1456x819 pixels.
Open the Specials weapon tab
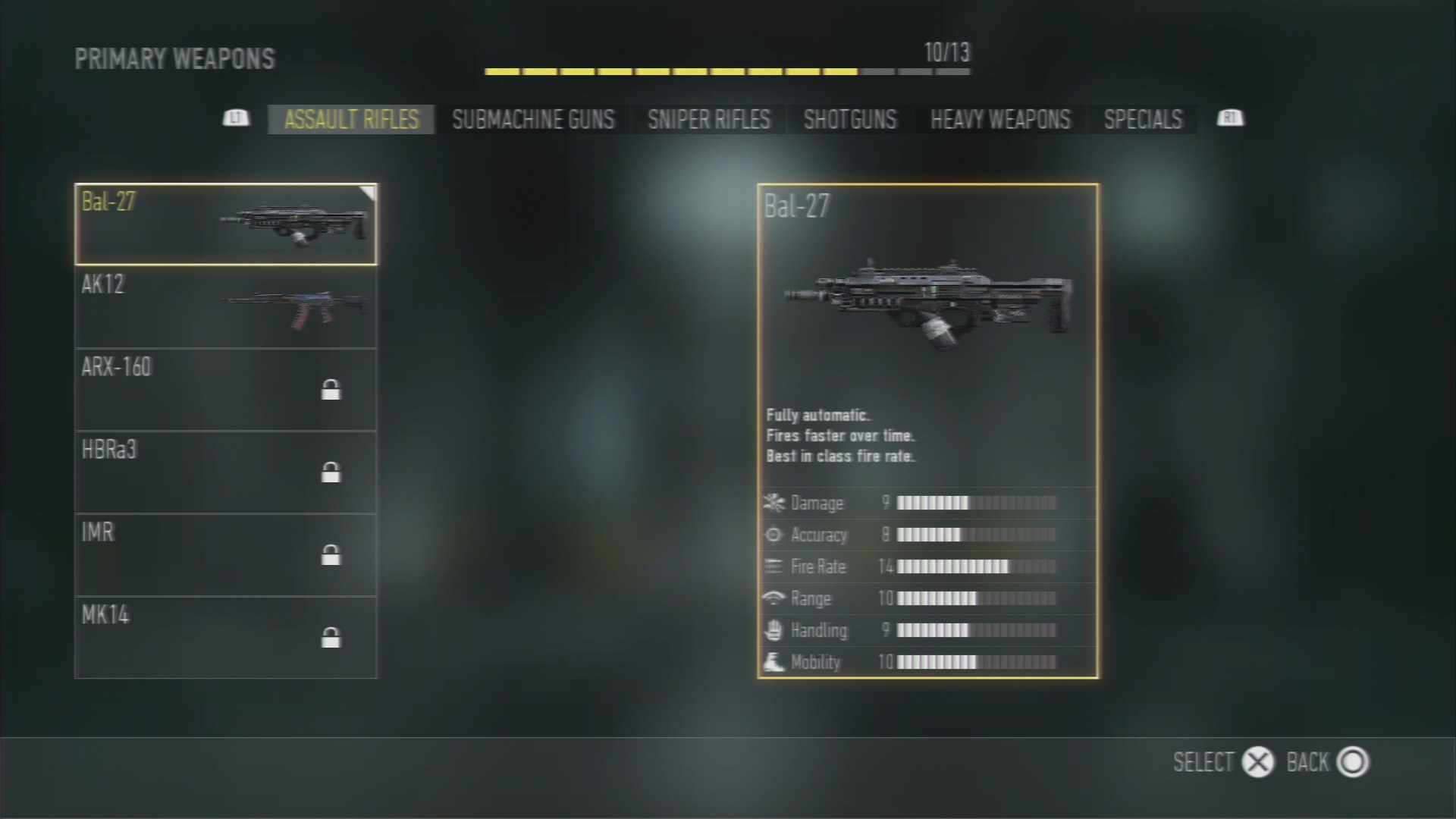[x=1142, y=119]
